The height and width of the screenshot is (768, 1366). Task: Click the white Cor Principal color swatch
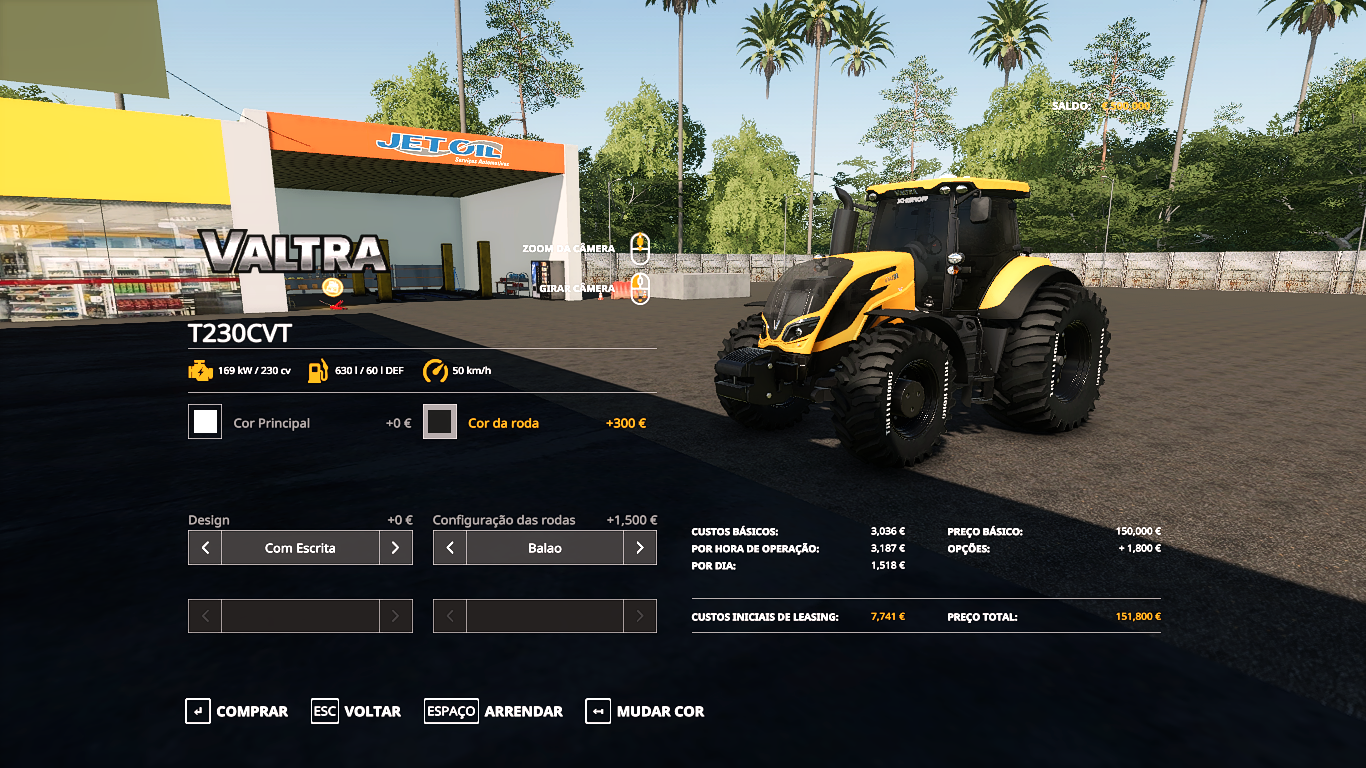pyautogui.click(x=204, y=421)
